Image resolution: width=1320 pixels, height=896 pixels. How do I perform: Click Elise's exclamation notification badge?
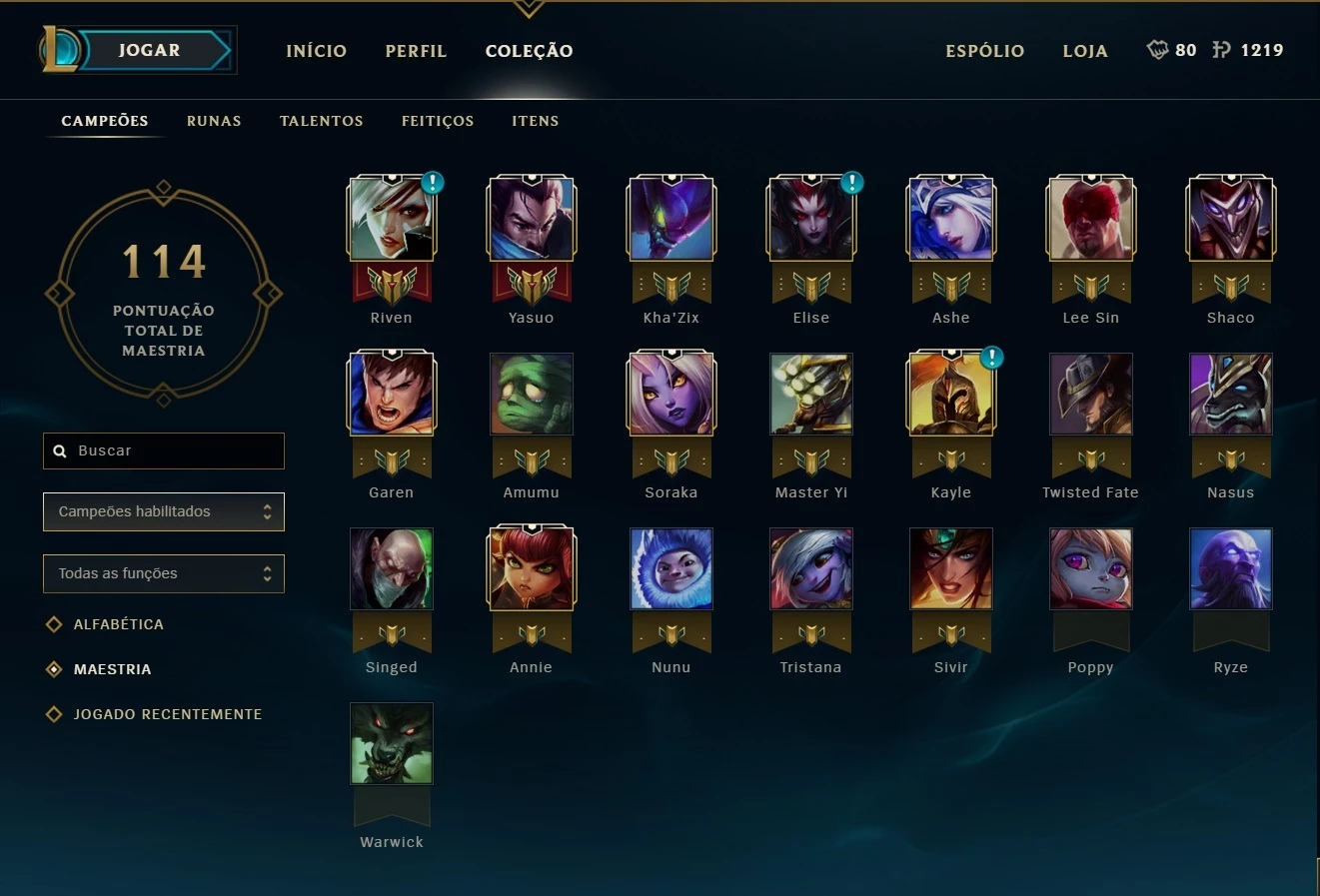coord(850,183)
